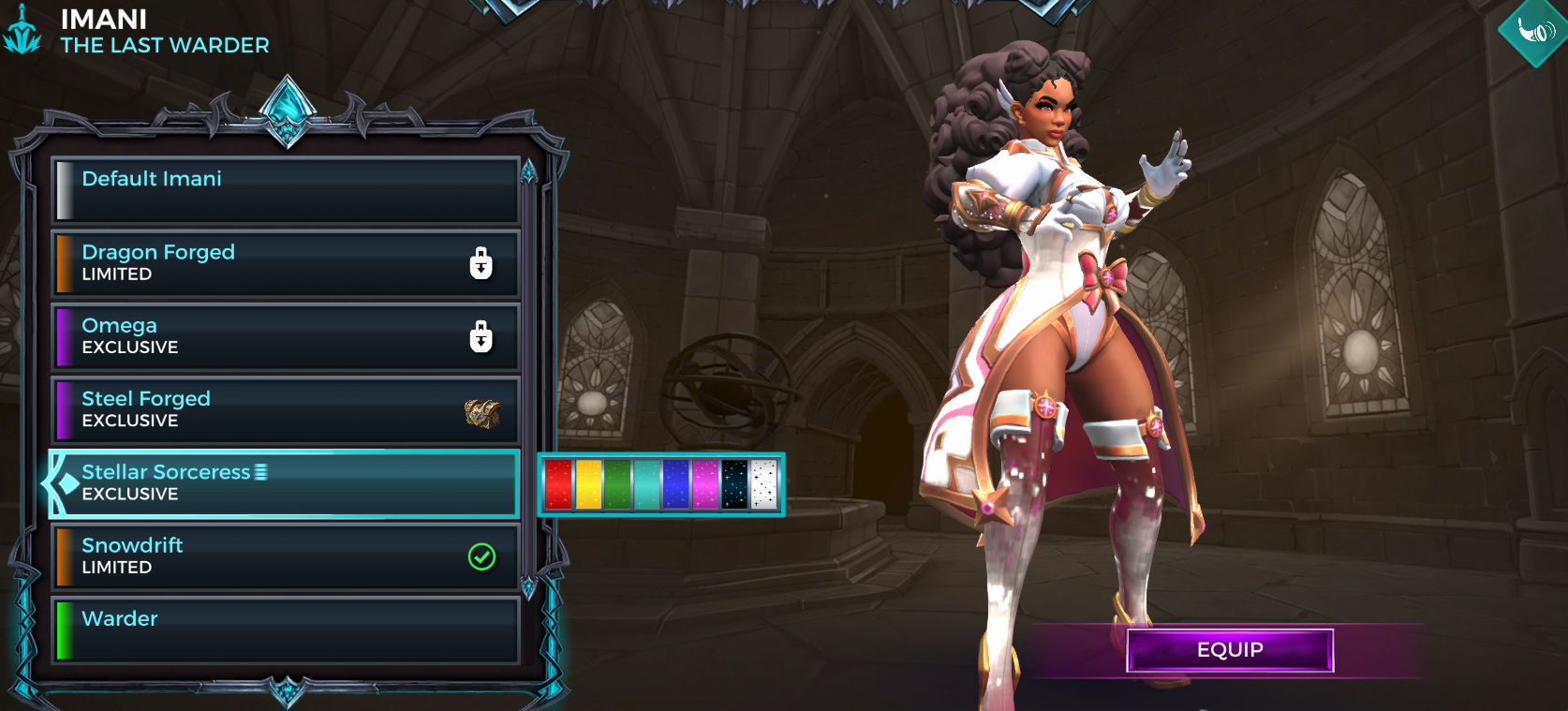Select the Default Imani skin

click(x=285, y=190)
